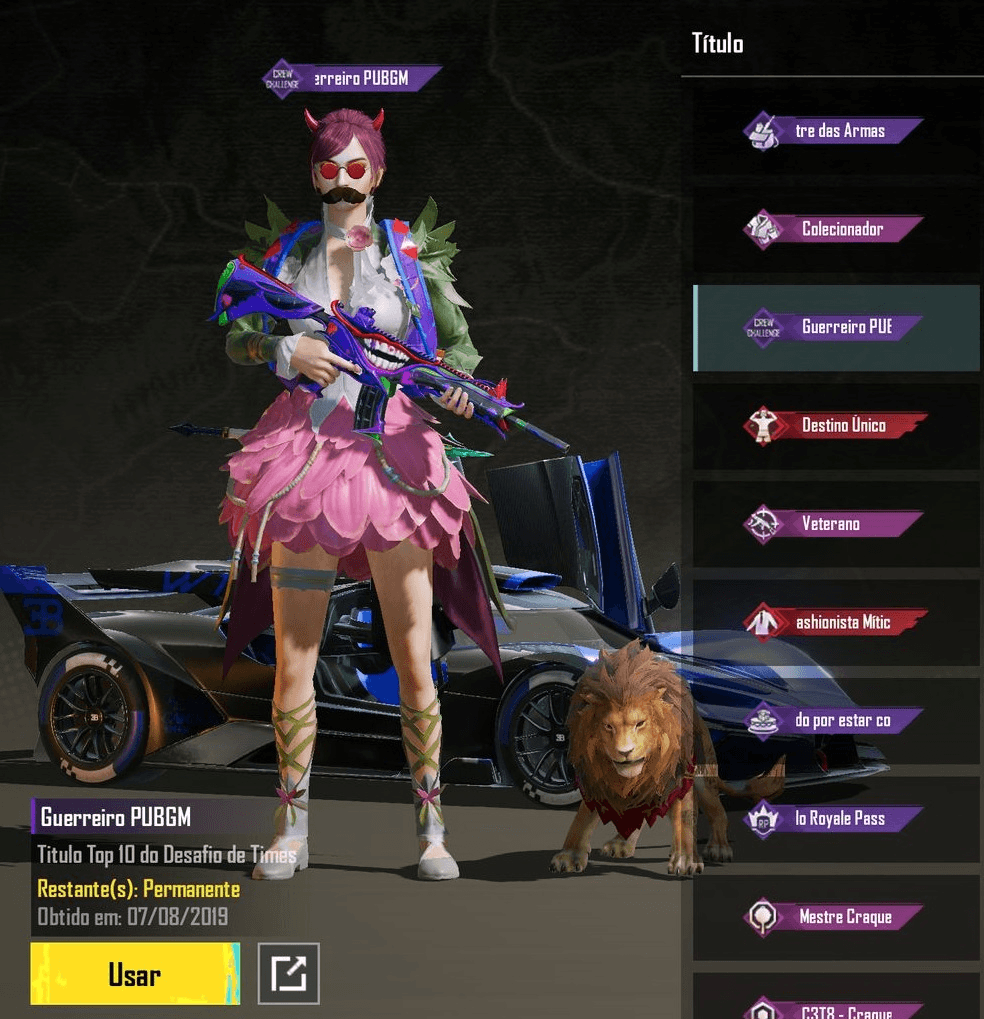Viewport: 984px width, 1019px height.
Task: Select the Colecionador title
Action: 834,229
